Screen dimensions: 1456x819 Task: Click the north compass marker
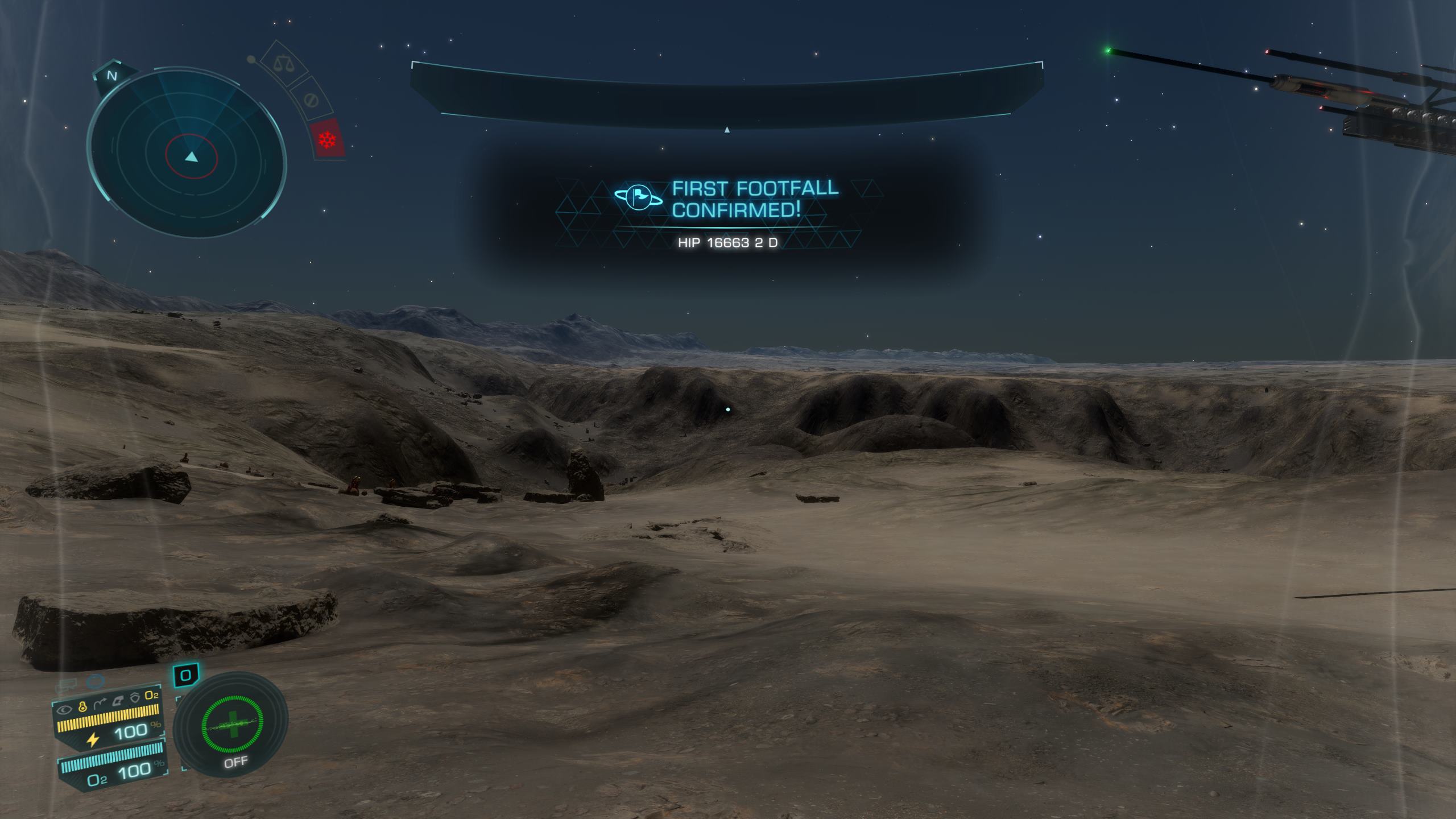(x=112, y=76)
